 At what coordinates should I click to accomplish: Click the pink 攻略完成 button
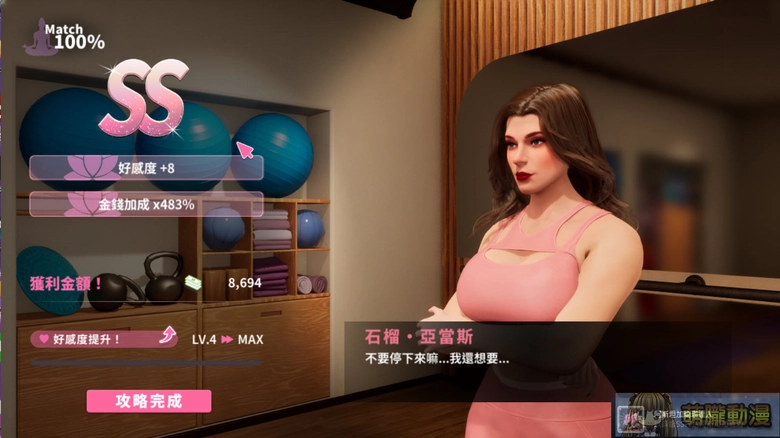[149, 401]
